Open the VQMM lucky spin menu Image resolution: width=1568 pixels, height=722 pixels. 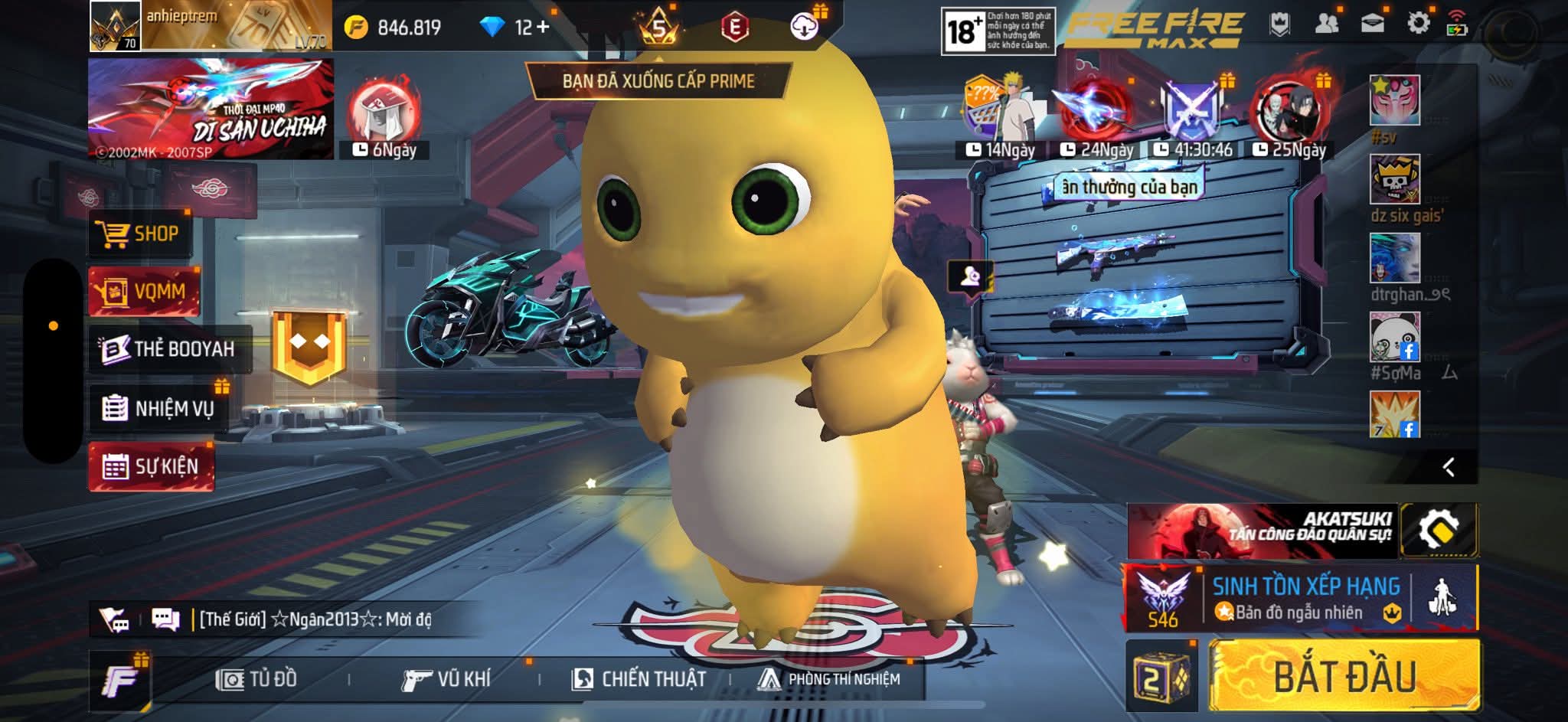pos(144,292)
